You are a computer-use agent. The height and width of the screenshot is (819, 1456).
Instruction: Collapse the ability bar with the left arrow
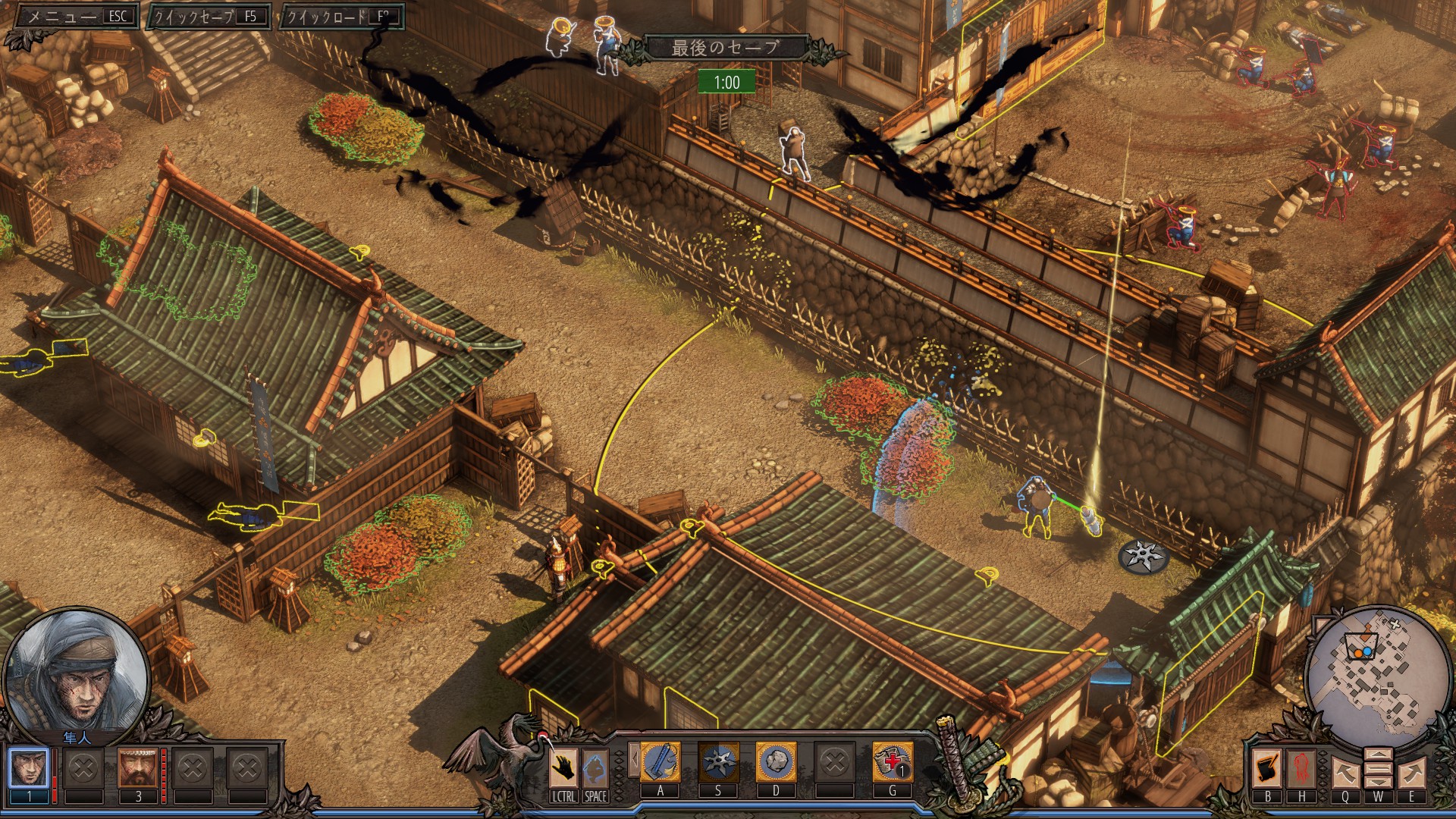[634, 760]
